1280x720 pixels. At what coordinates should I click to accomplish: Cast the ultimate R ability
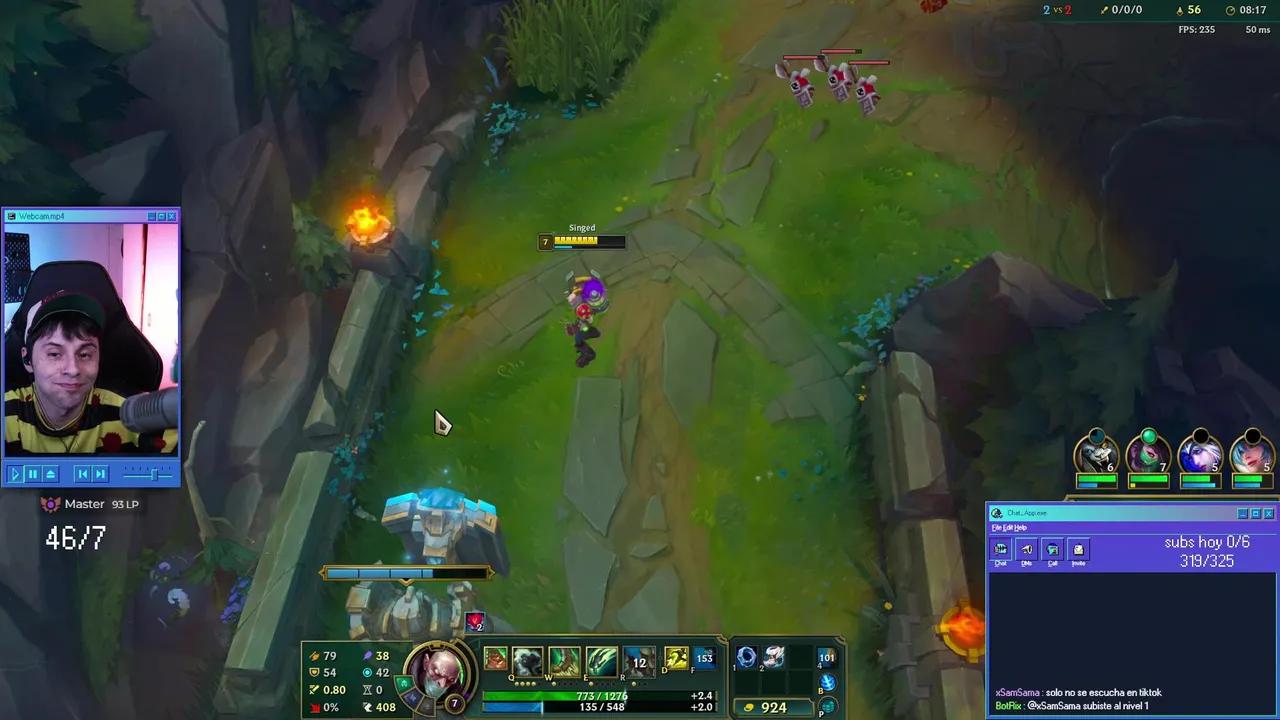click(638, 659)
